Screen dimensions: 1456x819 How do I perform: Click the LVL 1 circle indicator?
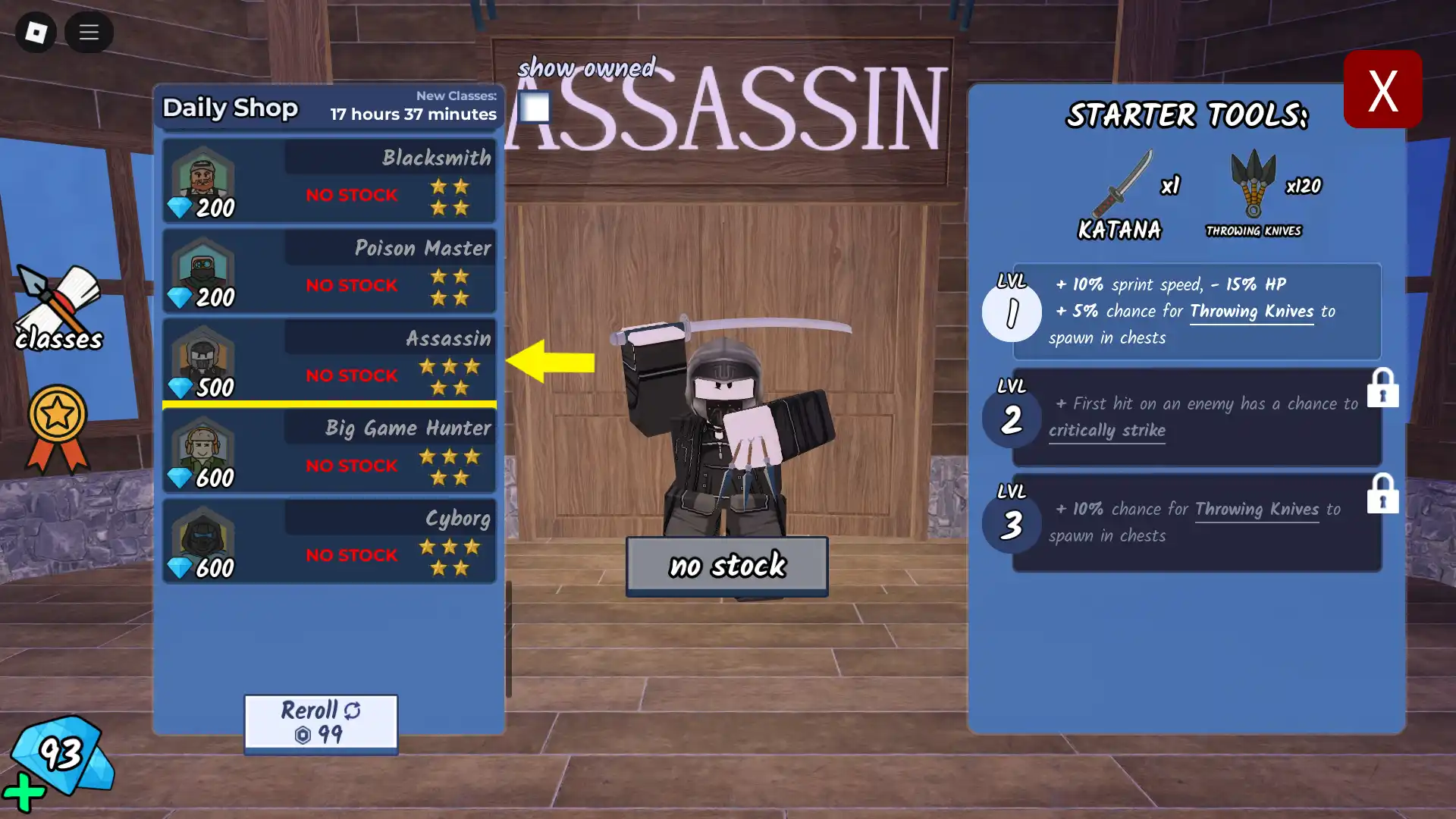(x=1012, y=312)
